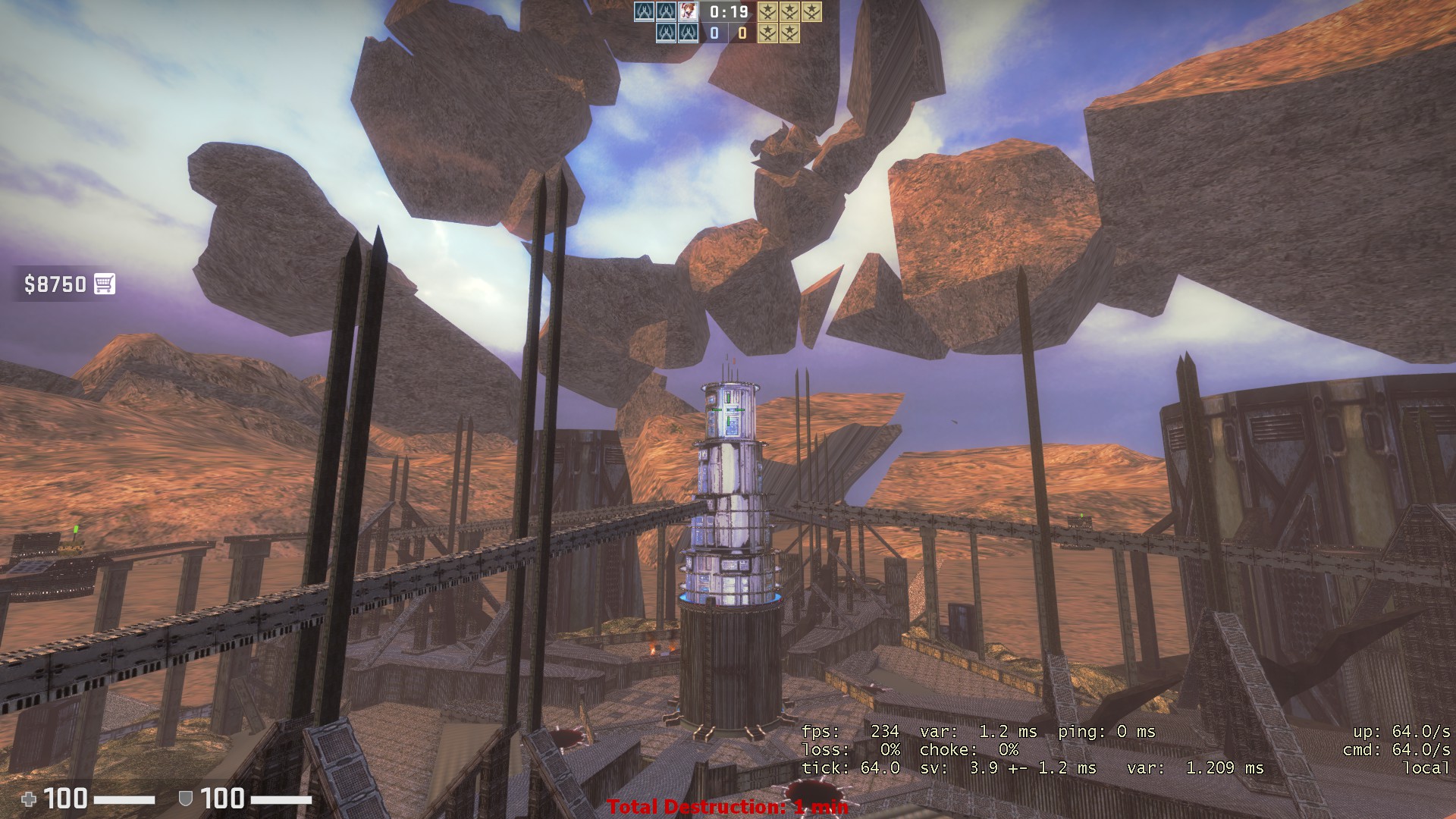The image size is (1456, 819).
Task: Open the buy menu shopping cart icon
Action: 105,284
